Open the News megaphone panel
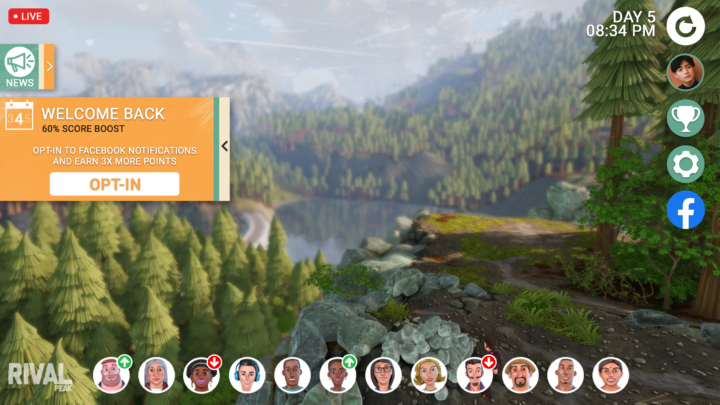 [19, 67]
